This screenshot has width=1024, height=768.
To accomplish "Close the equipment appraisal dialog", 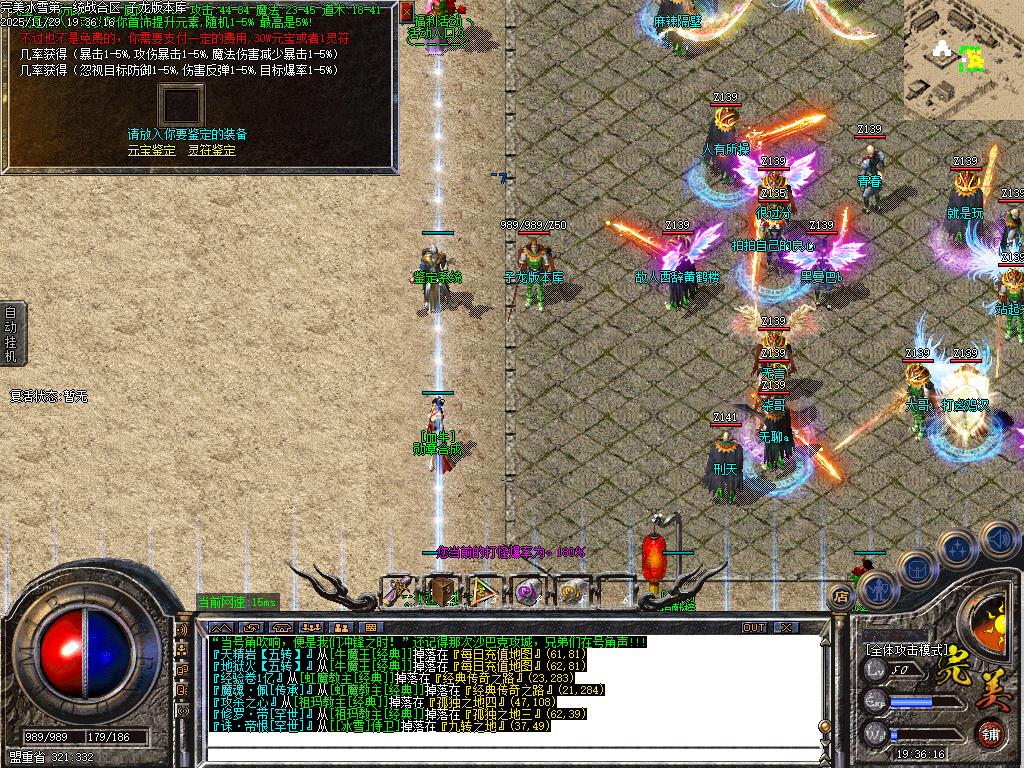I will (x=406, y=11).
